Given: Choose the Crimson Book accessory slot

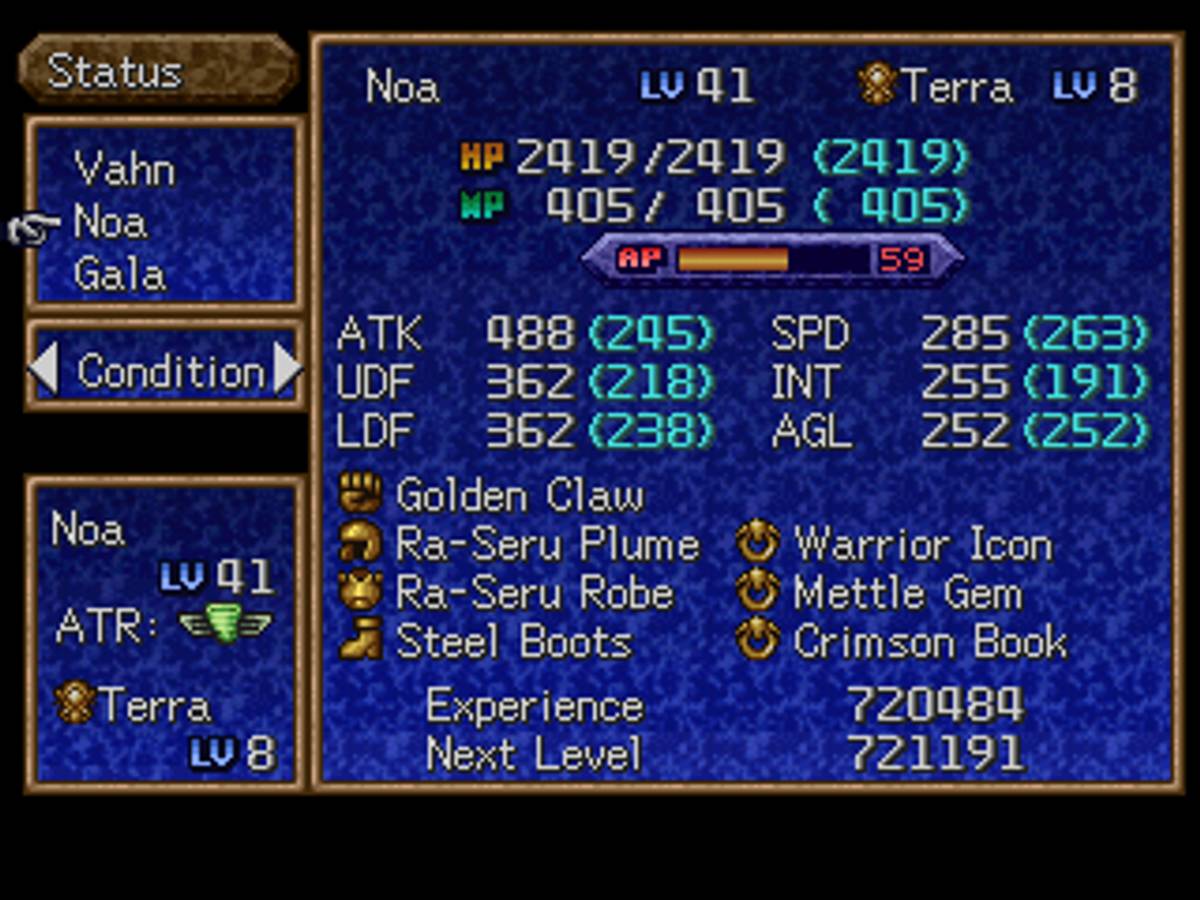Looking at the screenshot, I should click(929, 642).
